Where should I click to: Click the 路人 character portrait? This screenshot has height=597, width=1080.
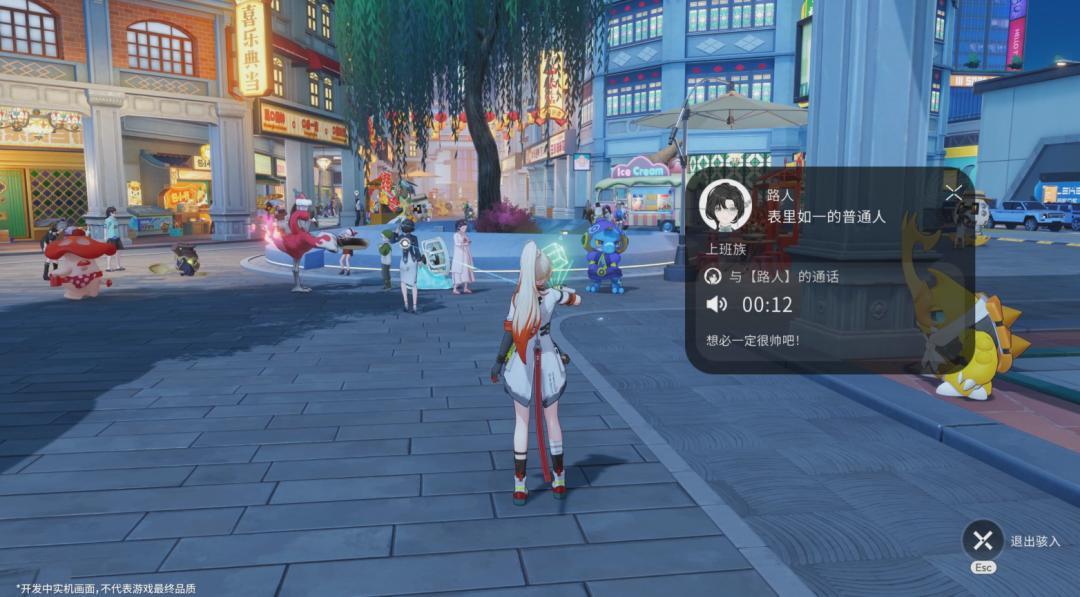pyautogui.click(x=725, y=206)
